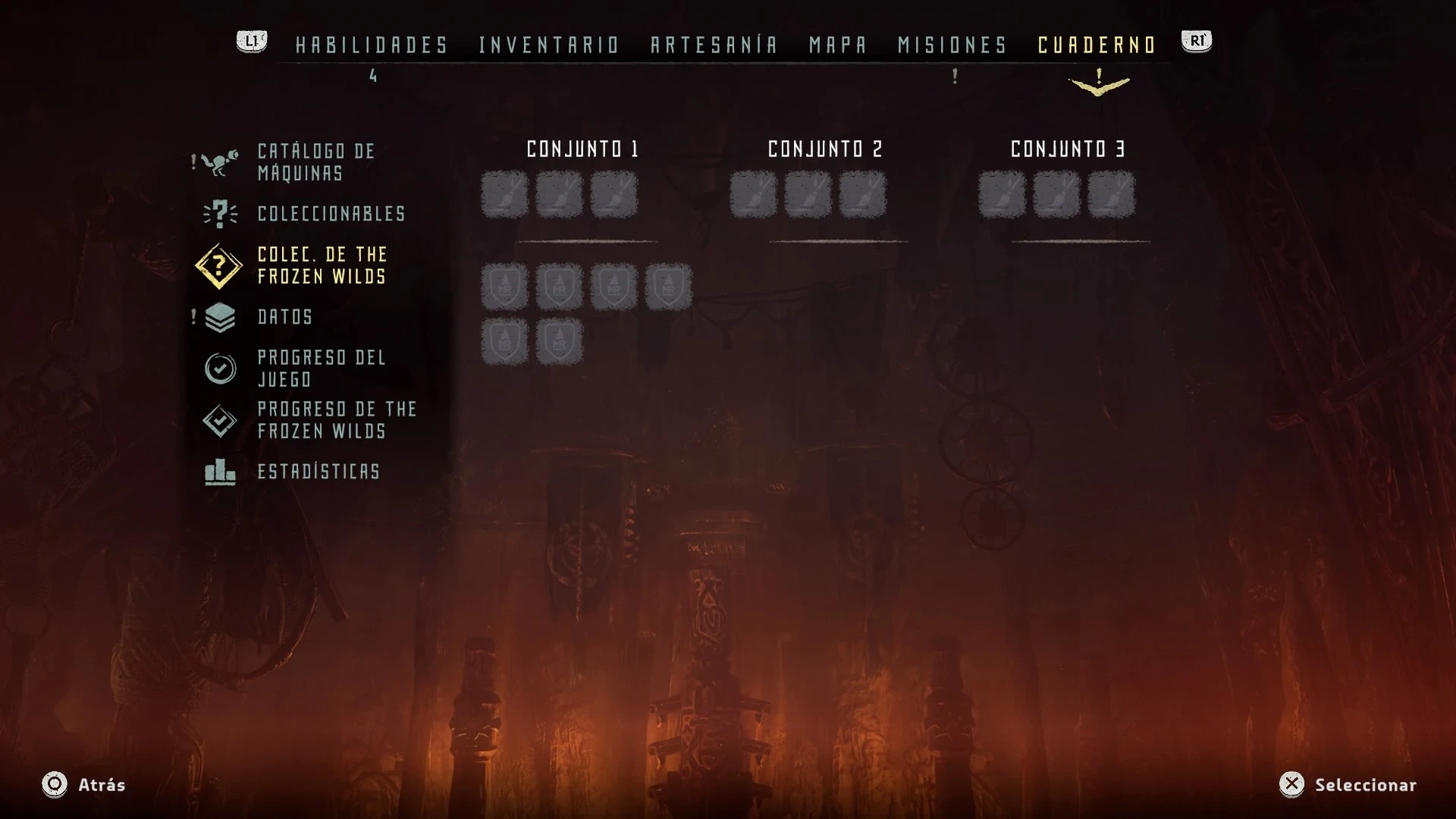Go to the Artesanía tab
1456x819 pixels.
[714, 45]
